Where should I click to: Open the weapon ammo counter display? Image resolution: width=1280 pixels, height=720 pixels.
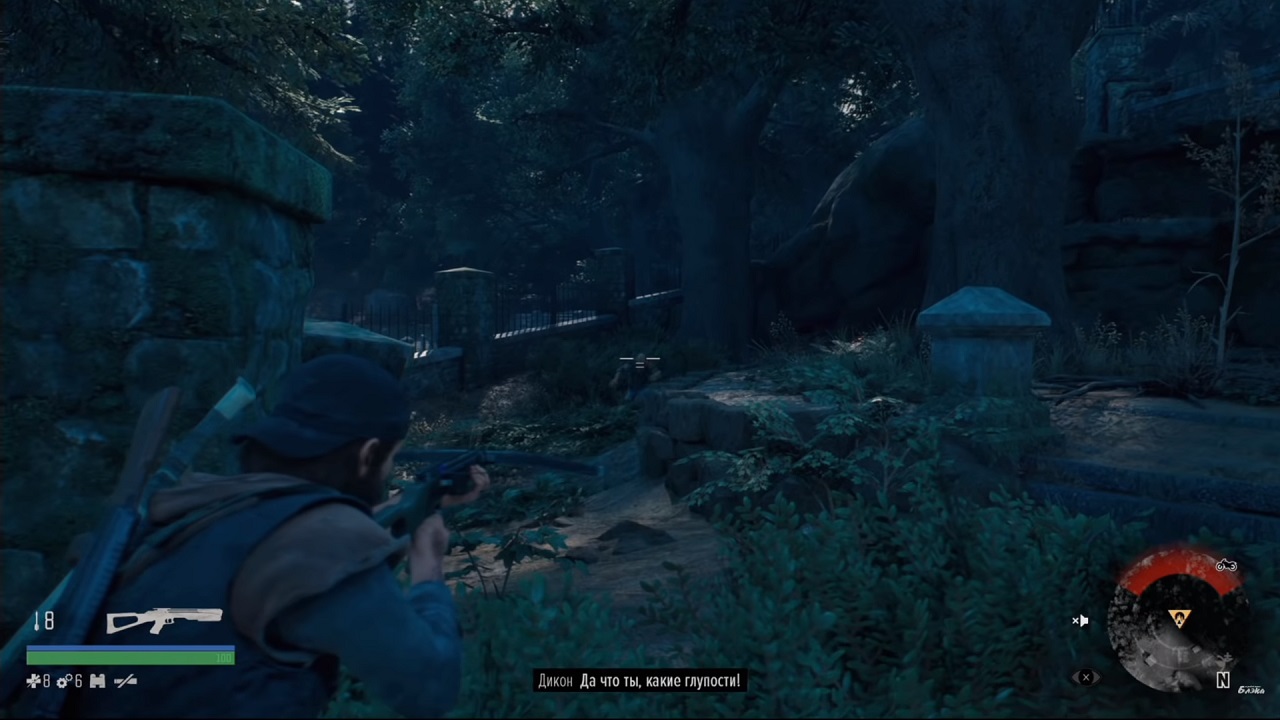point(48,621)
